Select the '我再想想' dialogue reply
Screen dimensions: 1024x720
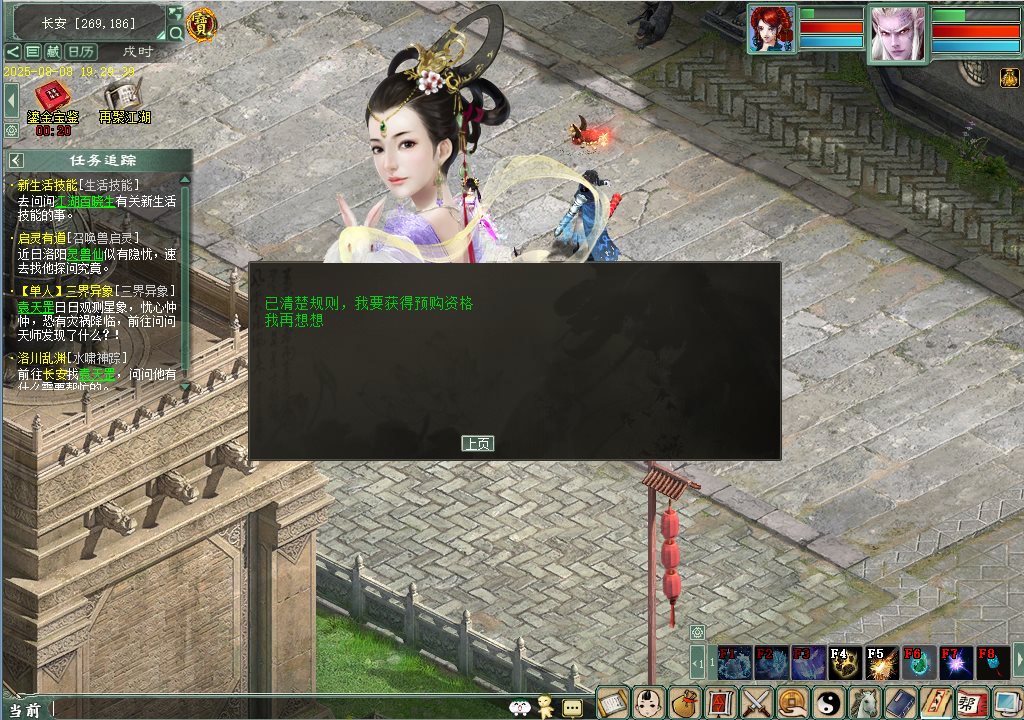294,320
